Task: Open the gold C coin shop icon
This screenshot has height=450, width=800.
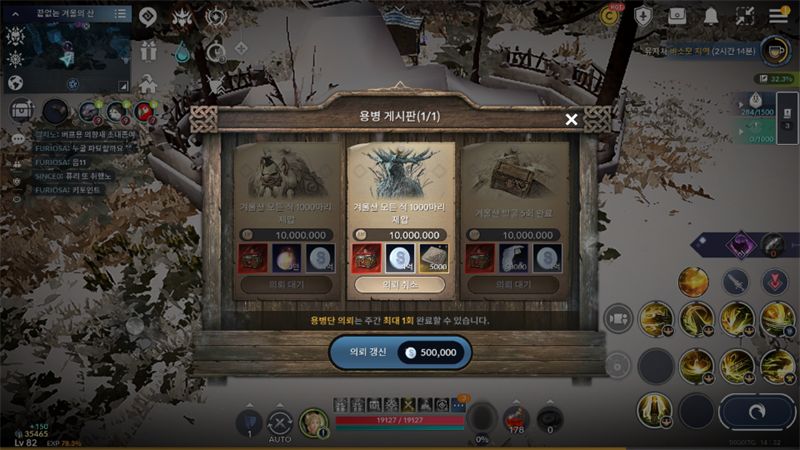Action: pyautogui.click(x=609, y=16)
